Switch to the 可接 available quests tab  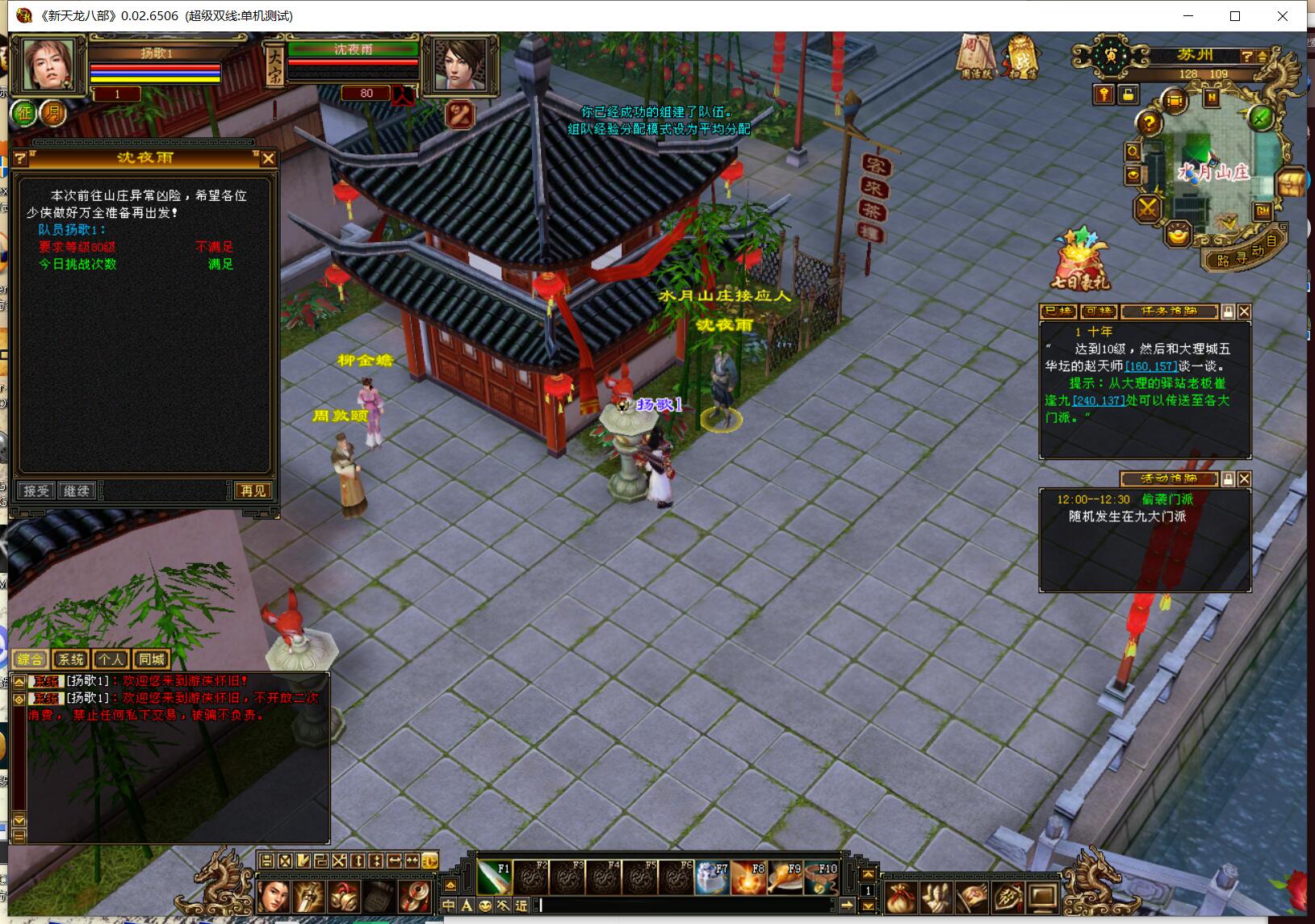point(1098,311)
